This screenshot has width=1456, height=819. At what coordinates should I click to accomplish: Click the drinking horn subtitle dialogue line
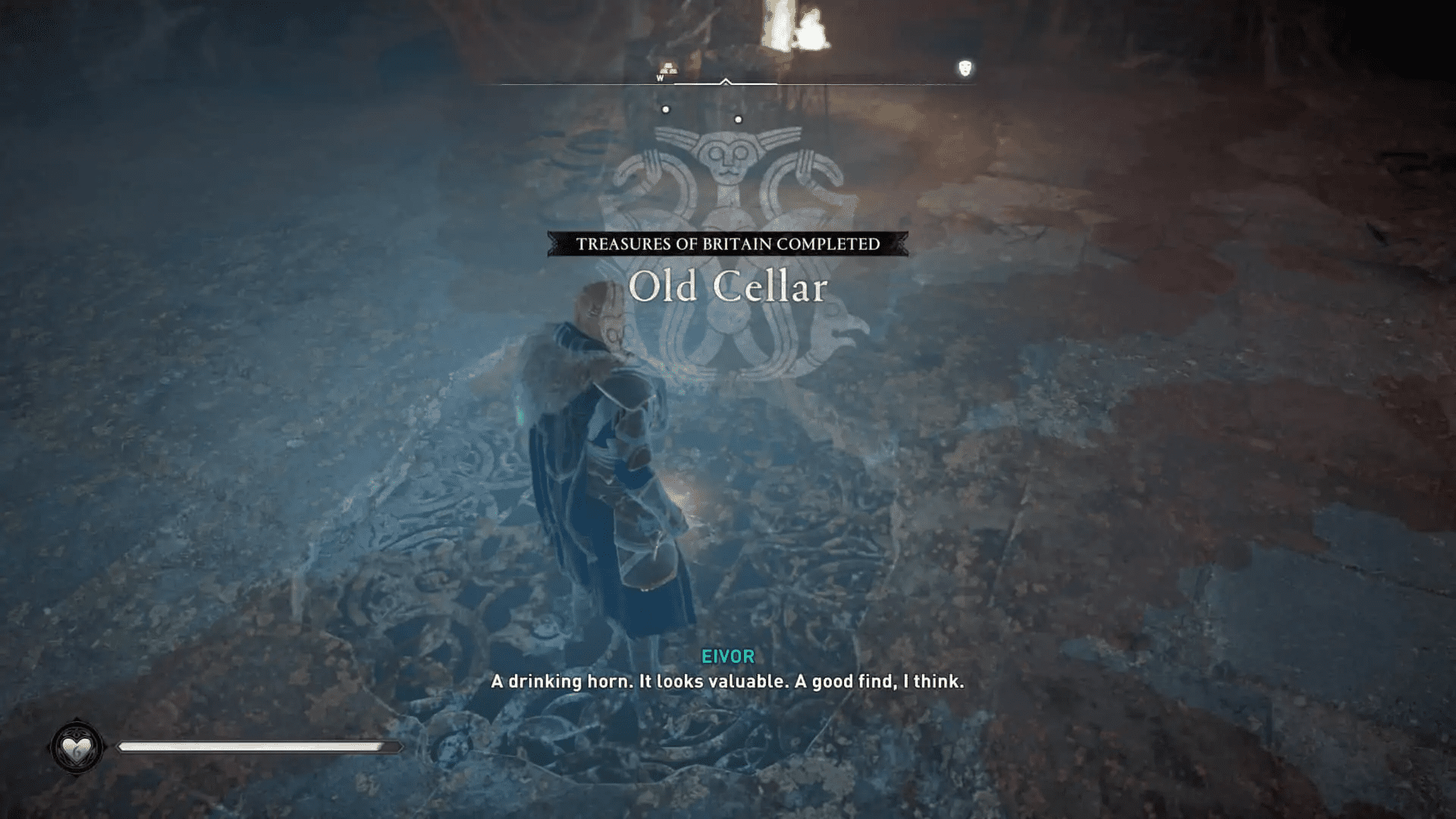point(727,682)
